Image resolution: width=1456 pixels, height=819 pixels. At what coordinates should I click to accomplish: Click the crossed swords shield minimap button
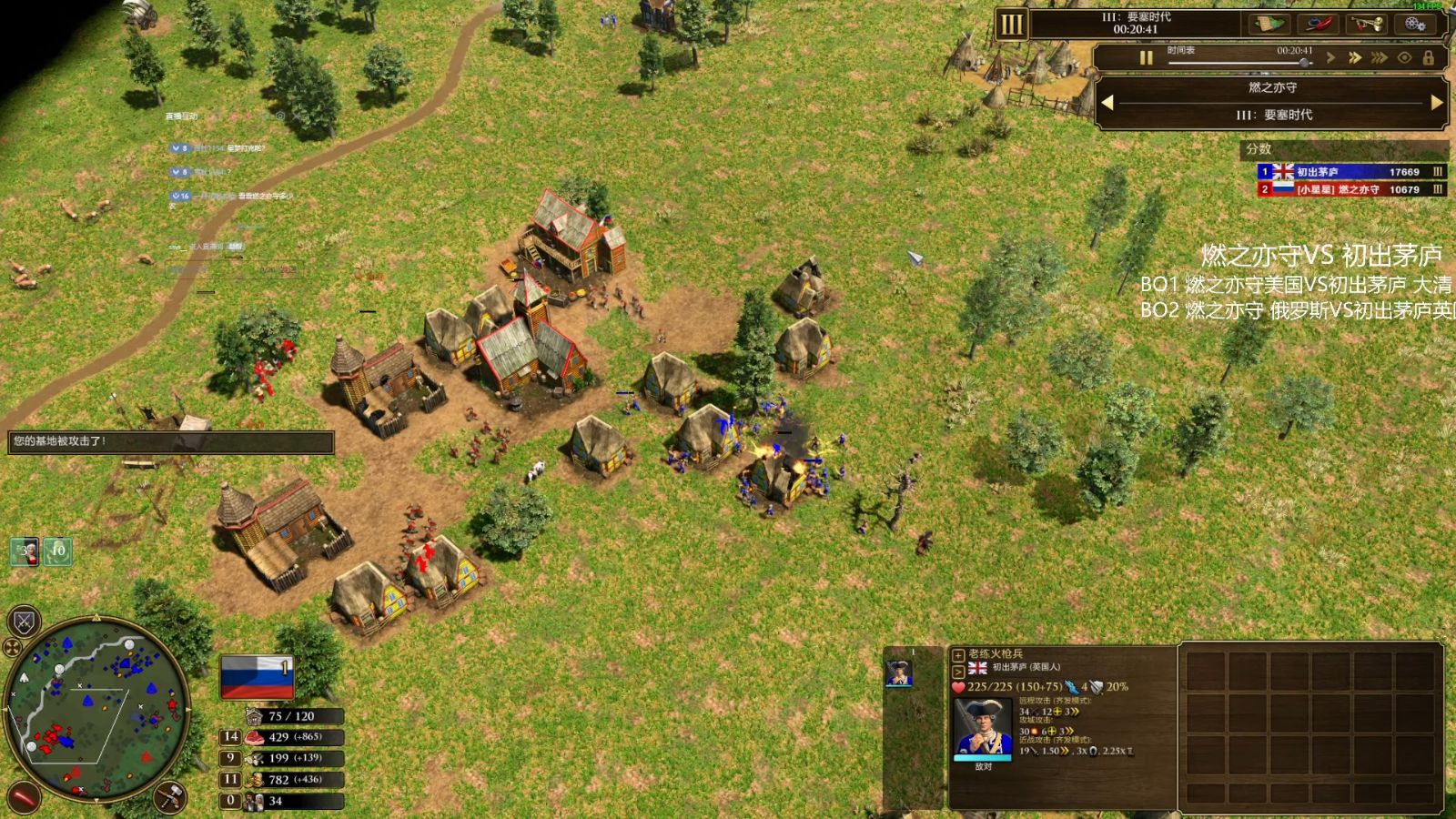(x=25, y=622)
